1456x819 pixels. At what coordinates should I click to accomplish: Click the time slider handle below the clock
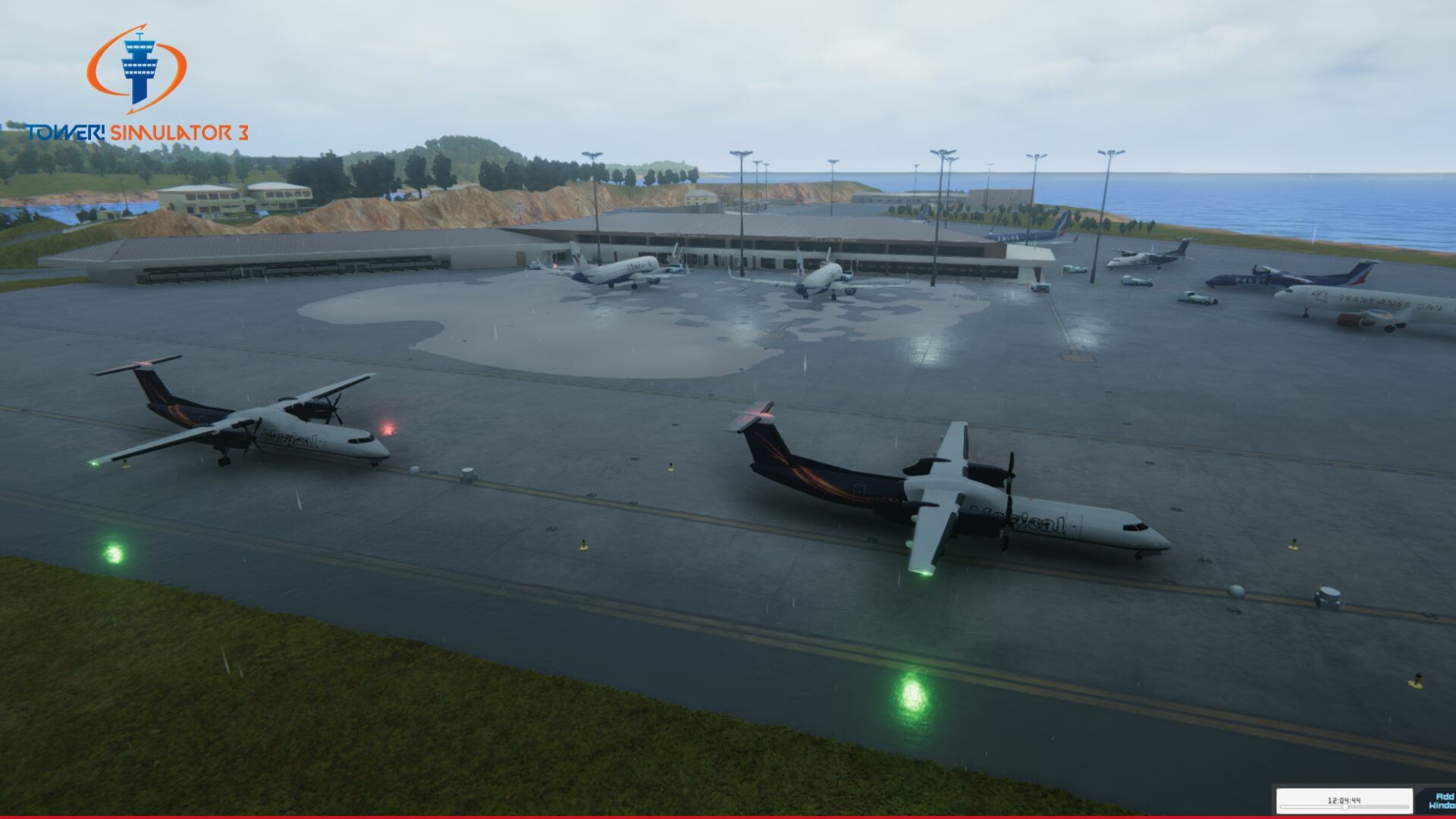(1345, 807)
